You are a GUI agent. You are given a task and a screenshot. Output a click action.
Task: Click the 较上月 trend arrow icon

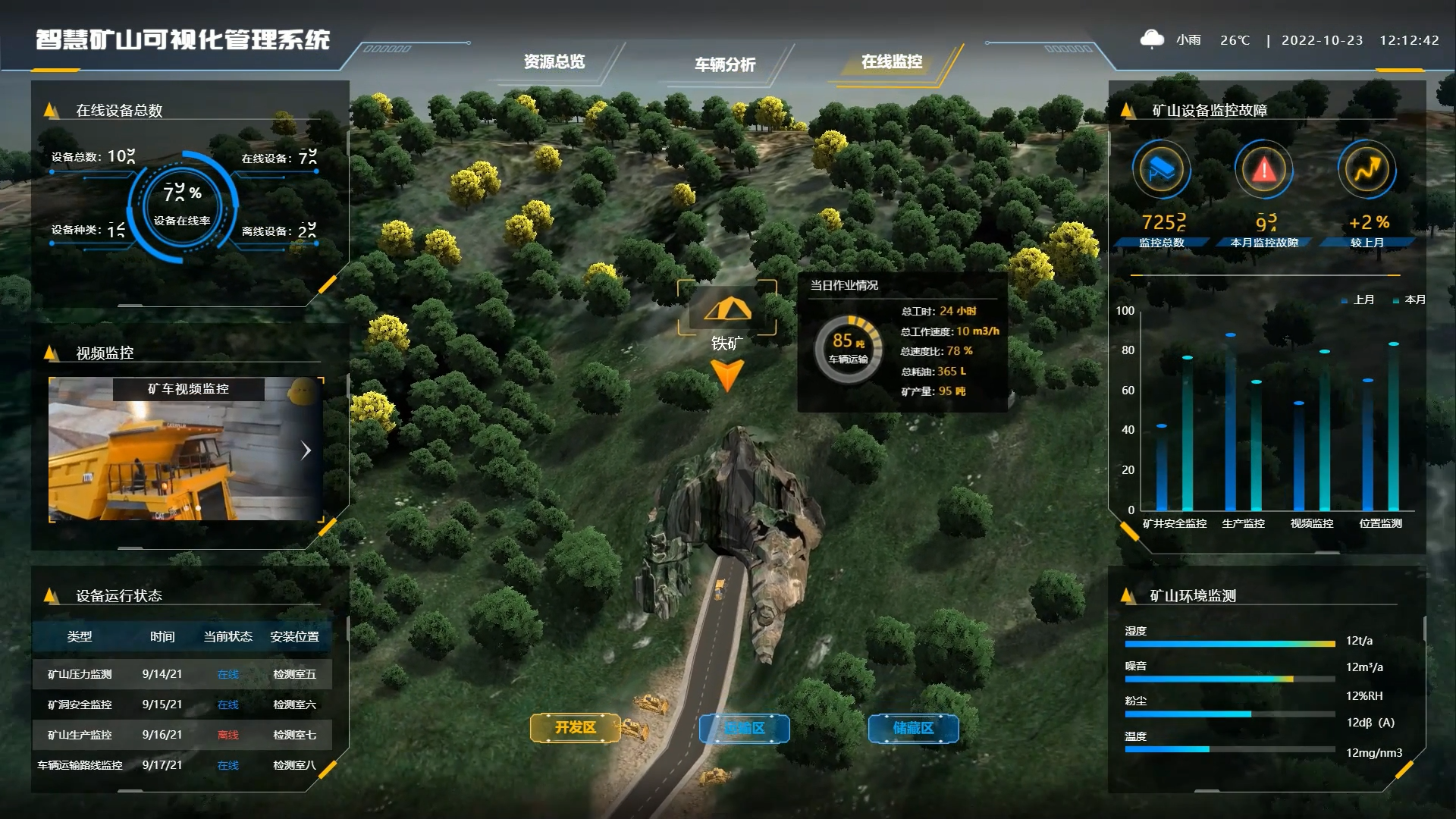pos(1367,170)
